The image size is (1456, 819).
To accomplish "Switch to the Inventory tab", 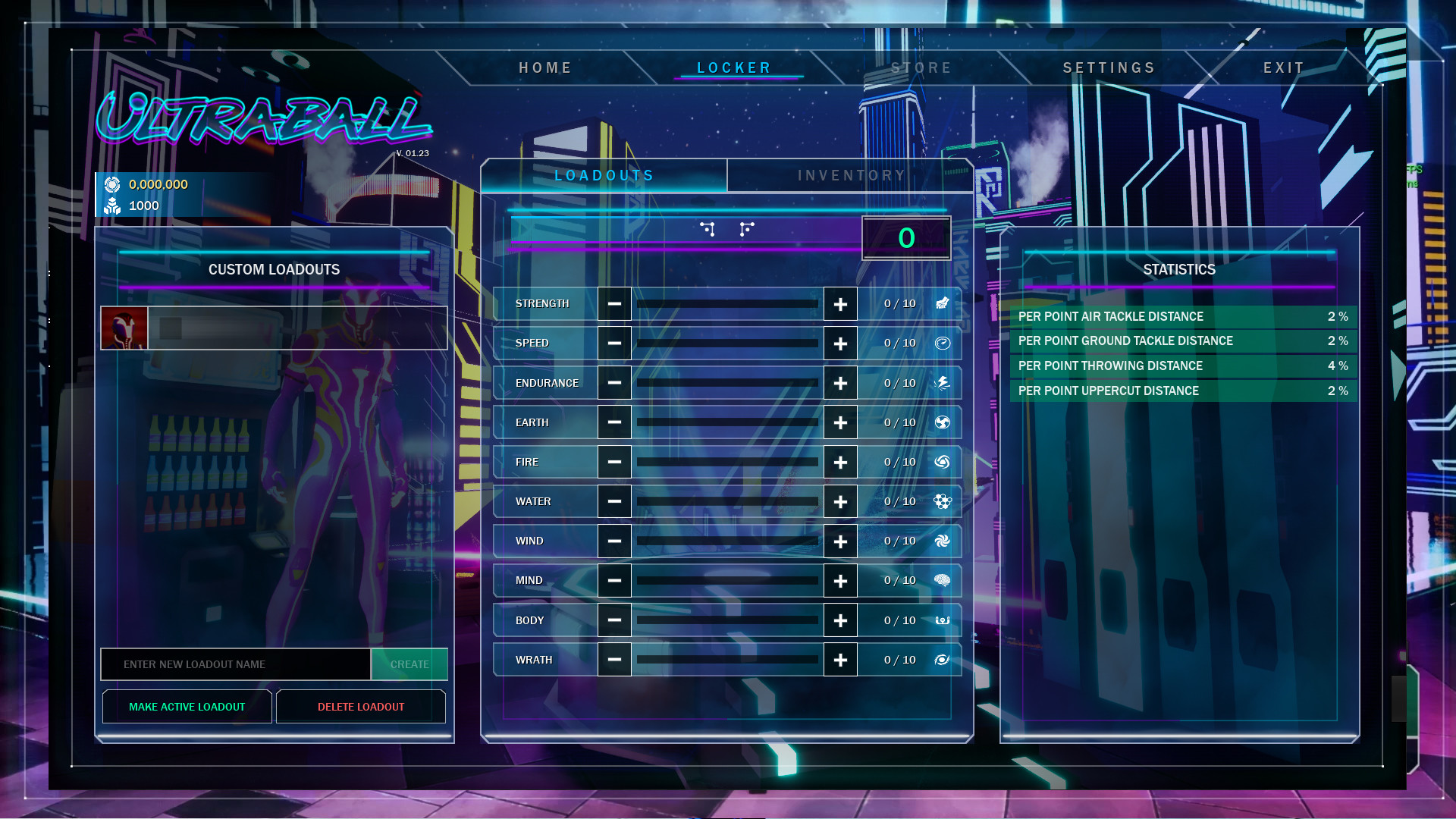I will [850, 175].
